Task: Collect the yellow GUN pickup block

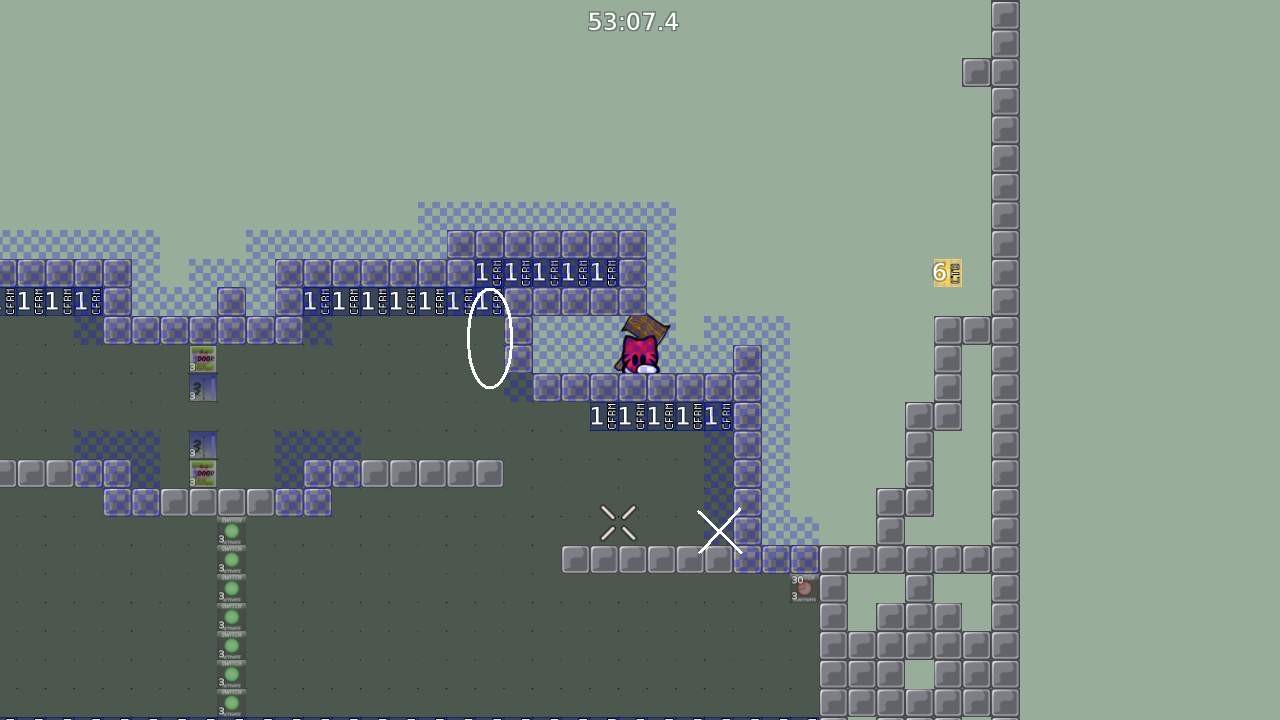Action: point(947,272)
